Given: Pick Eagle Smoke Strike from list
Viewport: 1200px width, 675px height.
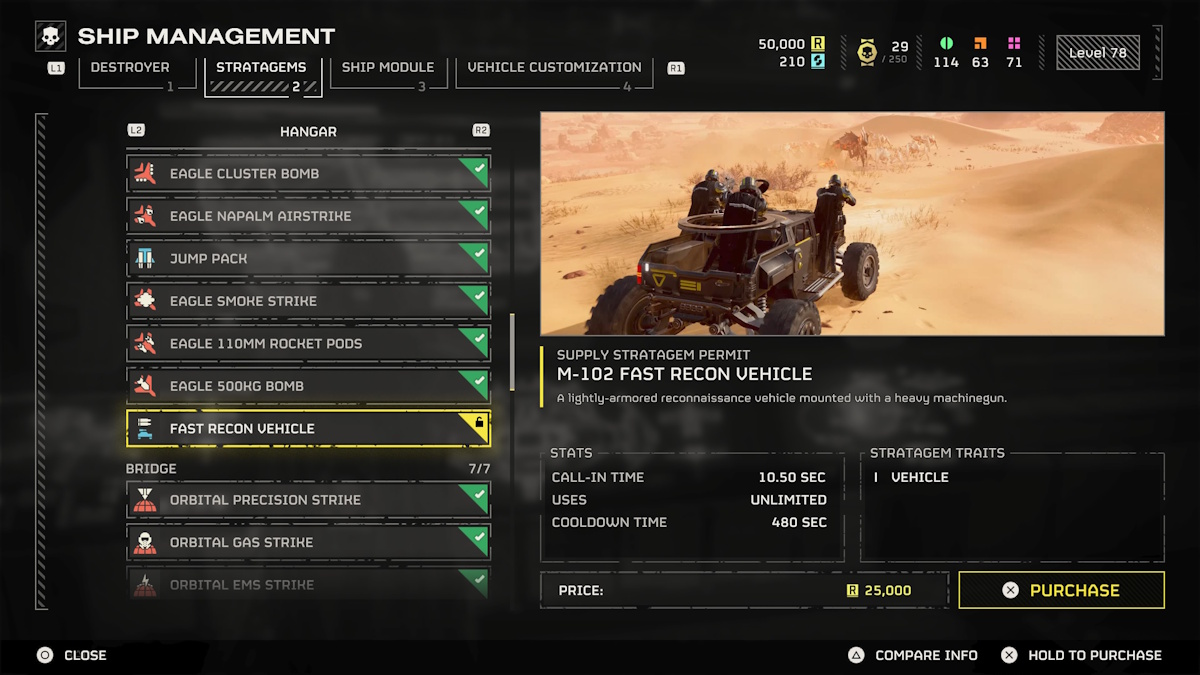Looking at the screenshot, I should pyautogui.click(x=308, y=301).
